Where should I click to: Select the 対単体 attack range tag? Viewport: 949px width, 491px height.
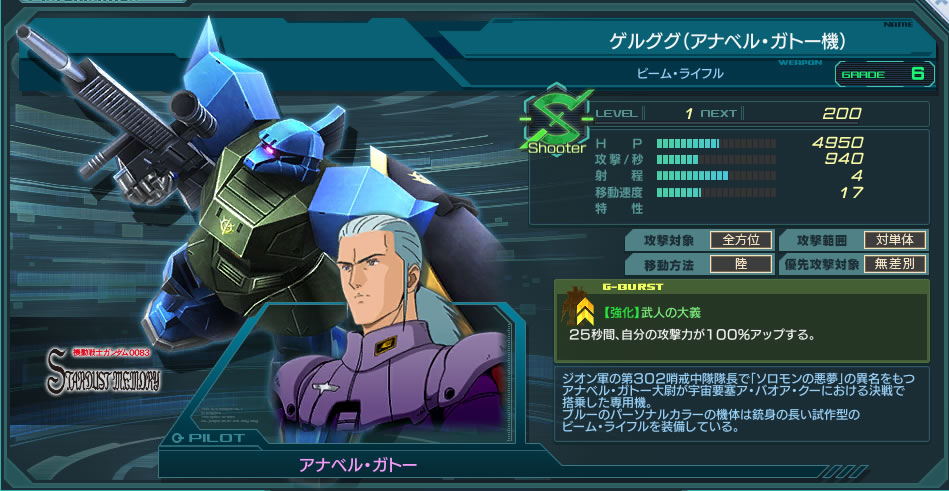[895, 240]
